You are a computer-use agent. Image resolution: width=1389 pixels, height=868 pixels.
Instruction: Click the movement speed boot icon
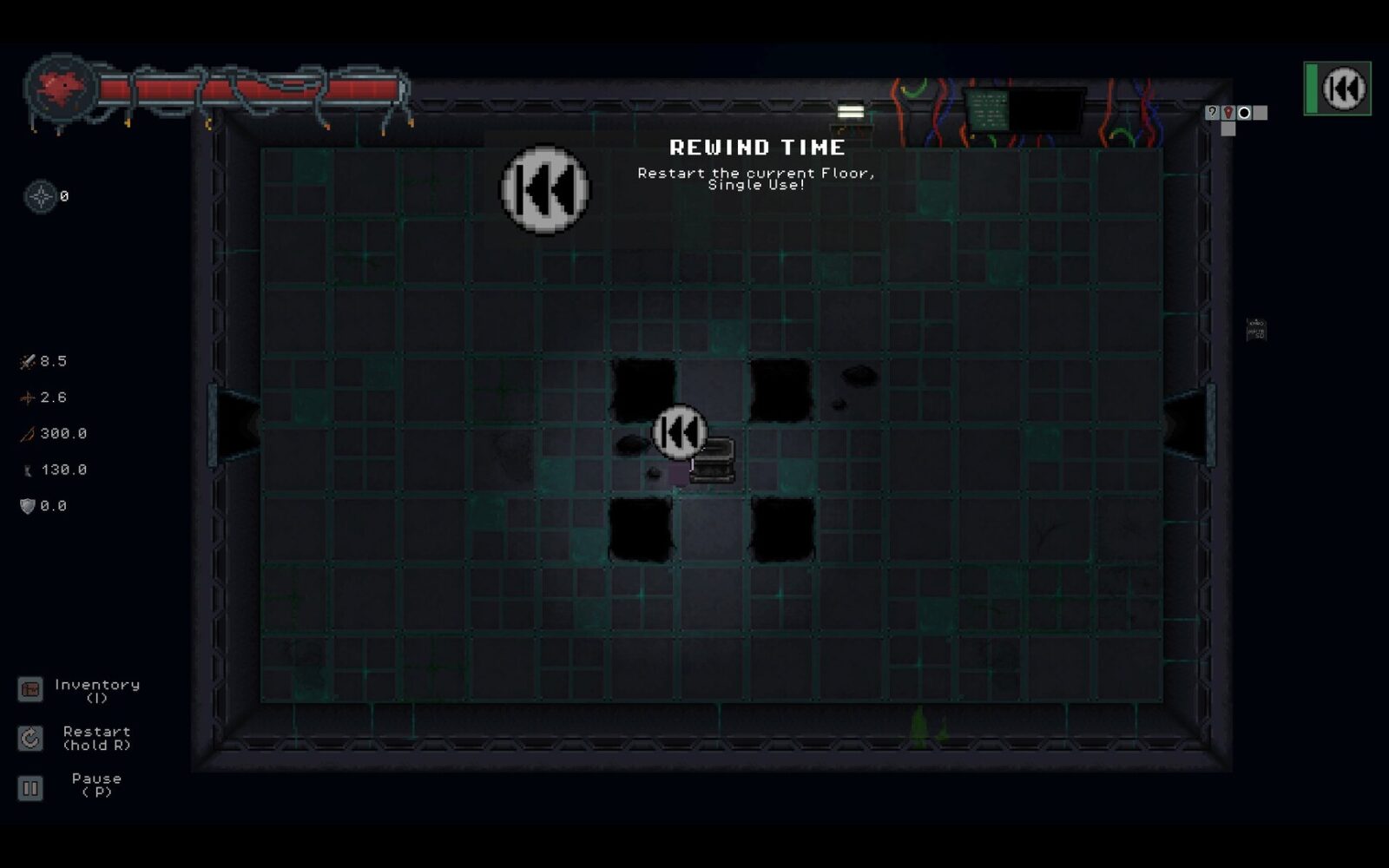coord(29,470)
